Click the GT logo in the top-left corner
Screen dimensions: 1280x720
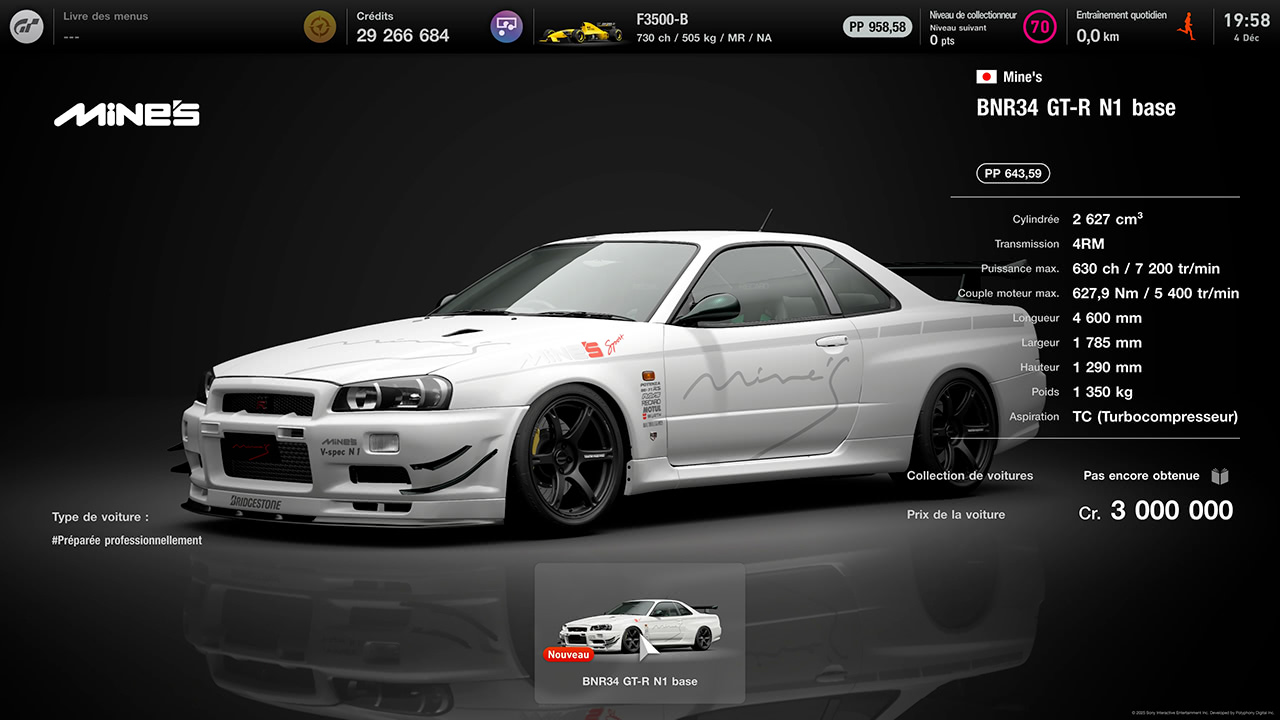25,26
